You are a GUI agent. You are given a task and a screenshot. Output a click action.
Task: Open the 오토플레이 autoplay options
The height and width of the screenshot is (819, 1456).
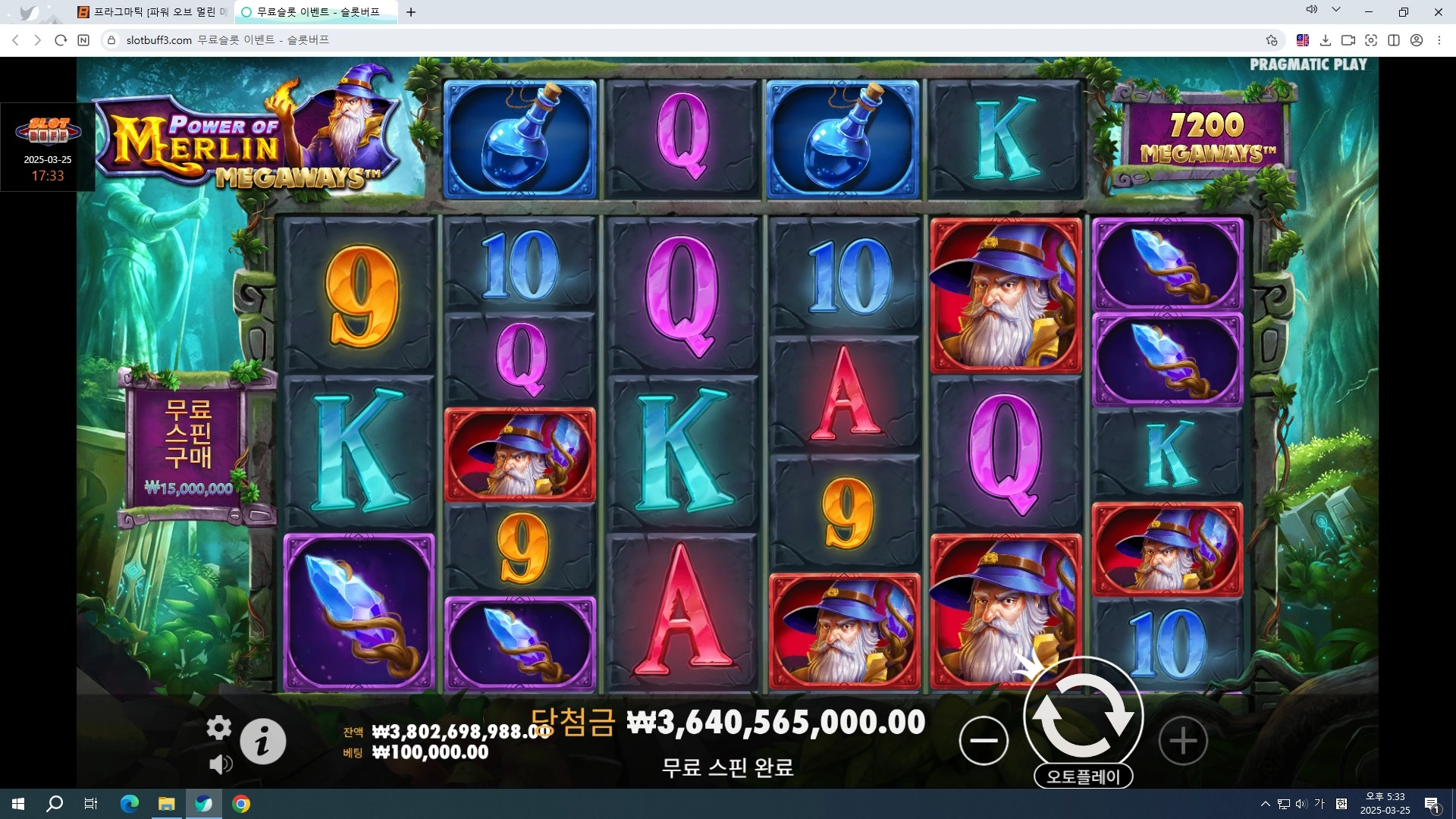tap(1083, 777)
